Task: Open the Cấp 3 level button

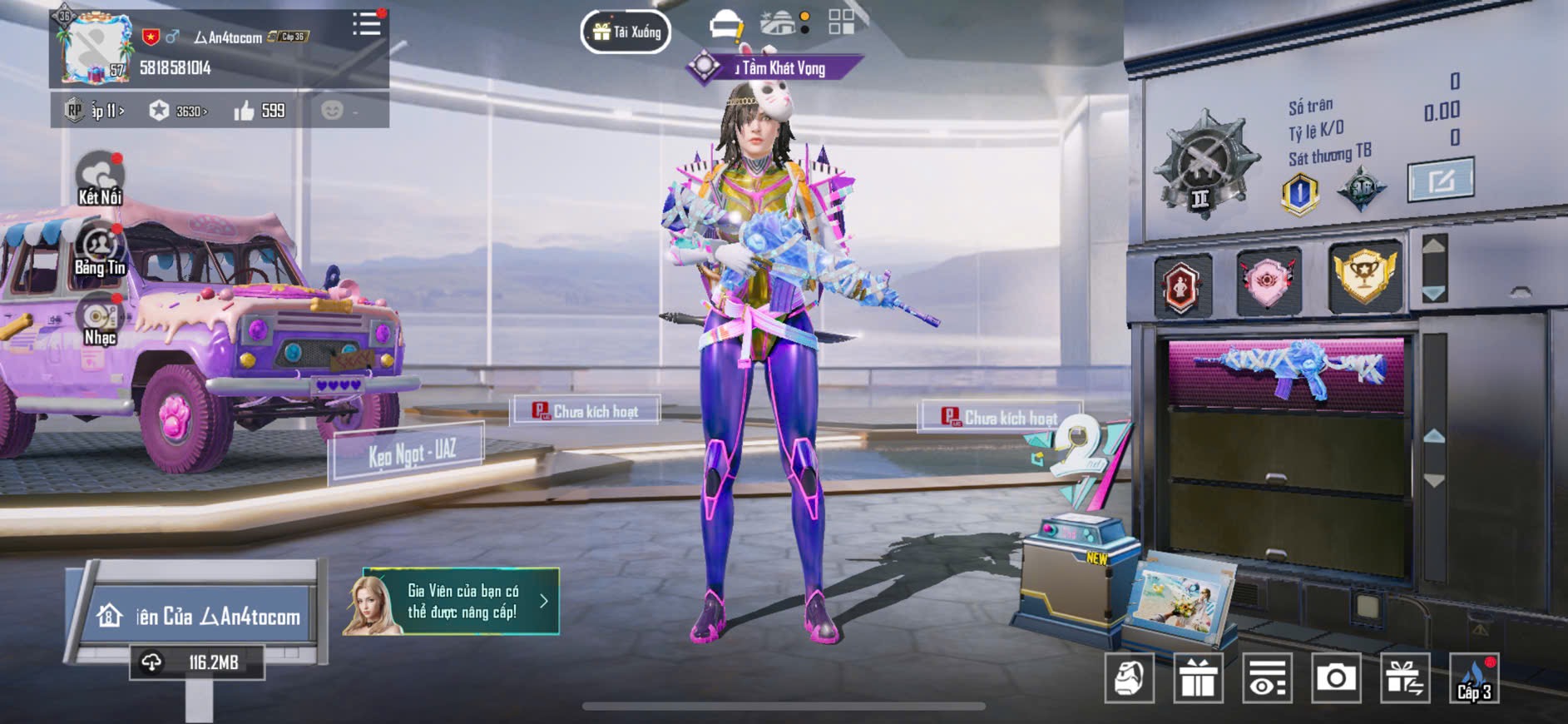Action: click(1474, 678)
